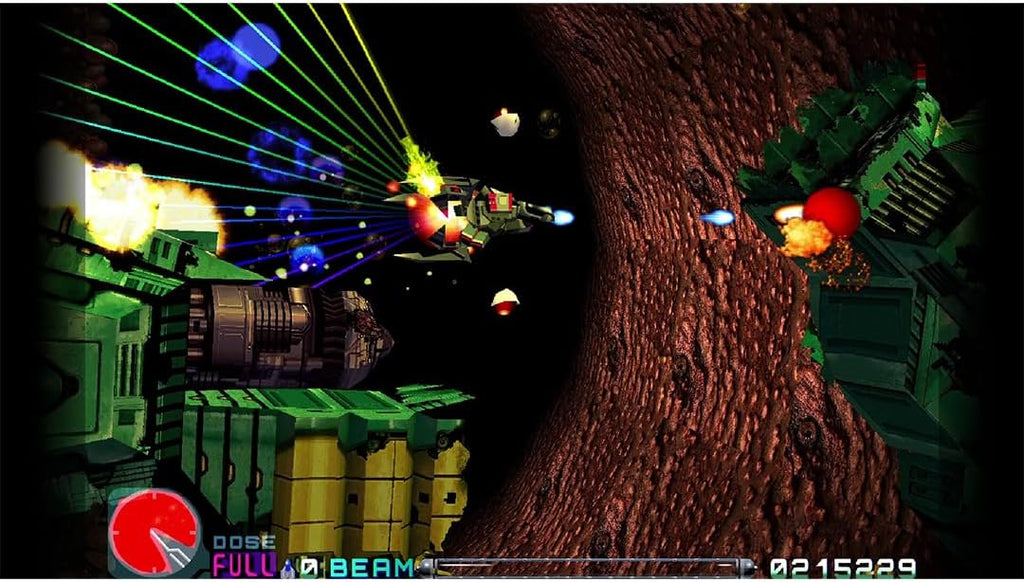The height and width of the screenshot is (582, 1024).
Task: Click the red circular Dose gauge dial
Action: pos(153,532)
